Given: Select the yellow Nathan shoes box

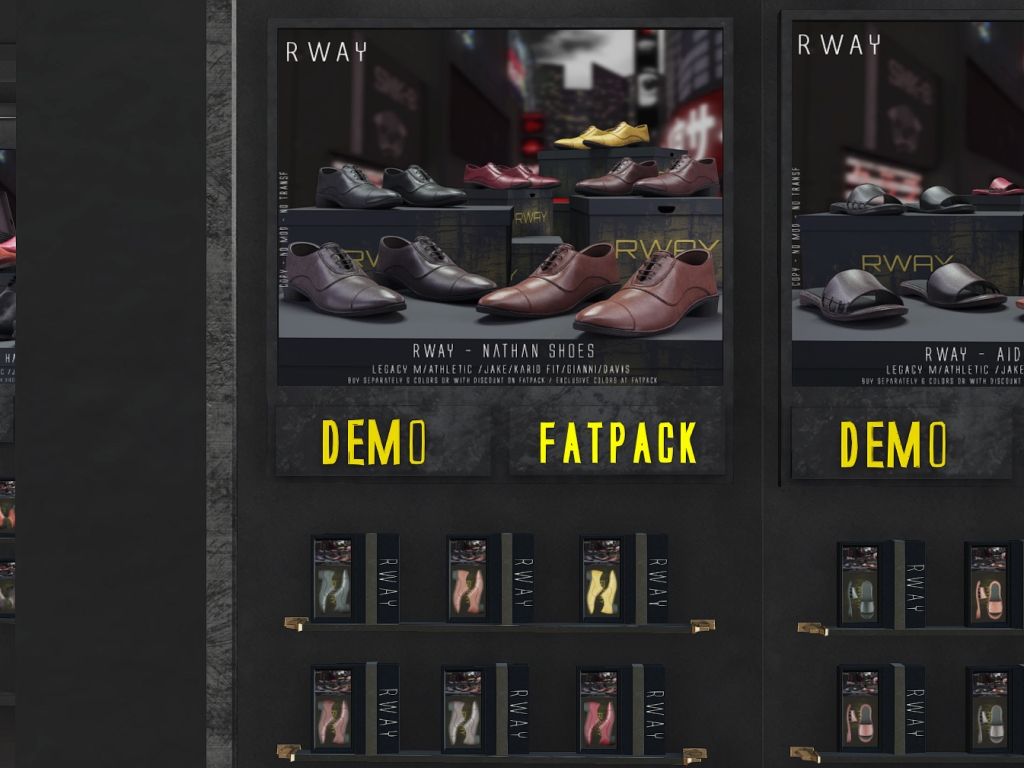Looking at the screenshot, I should (x=603, y=579).
